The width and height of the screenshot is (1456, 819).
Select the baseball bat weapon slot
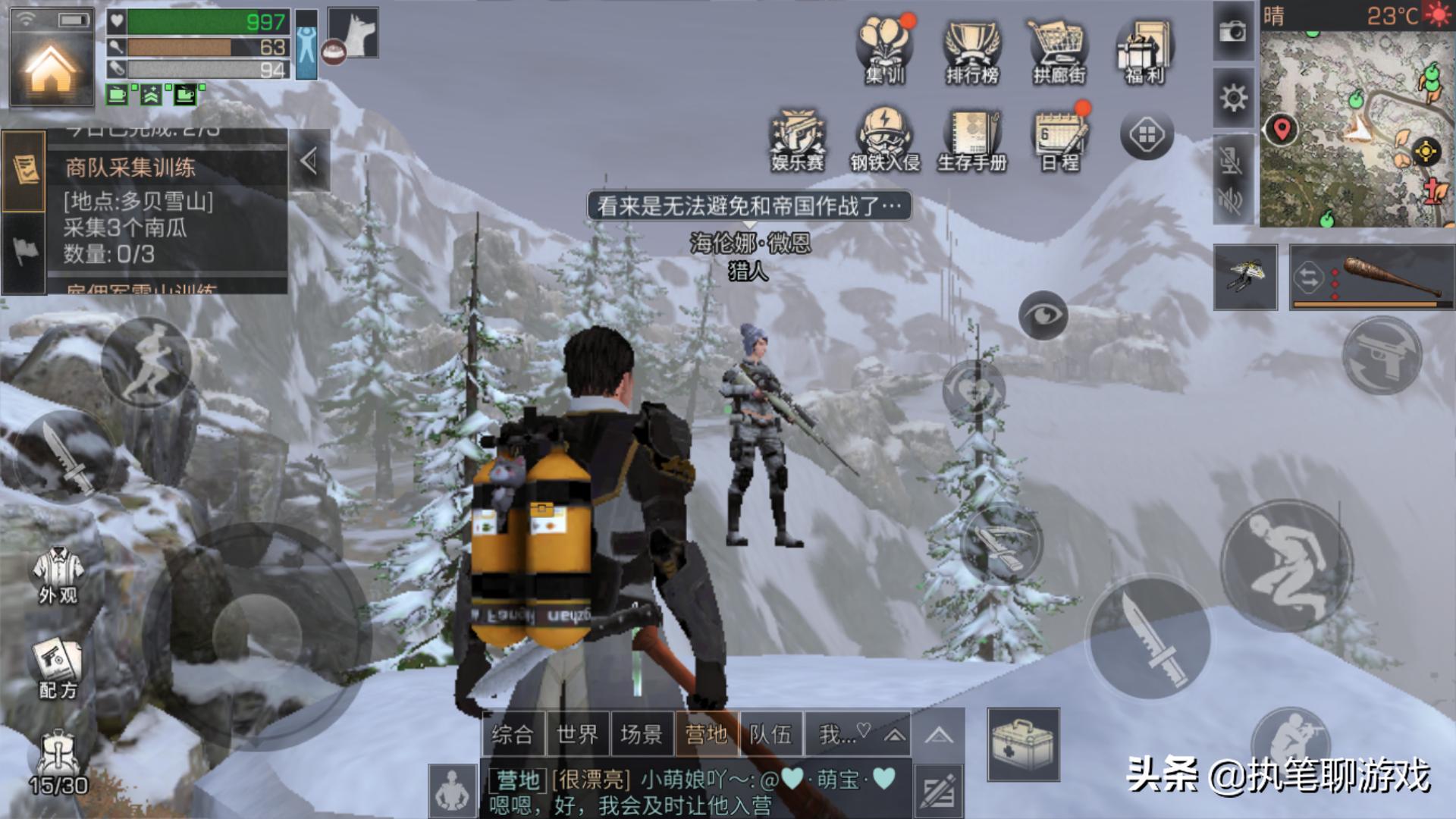[1373, 278]
